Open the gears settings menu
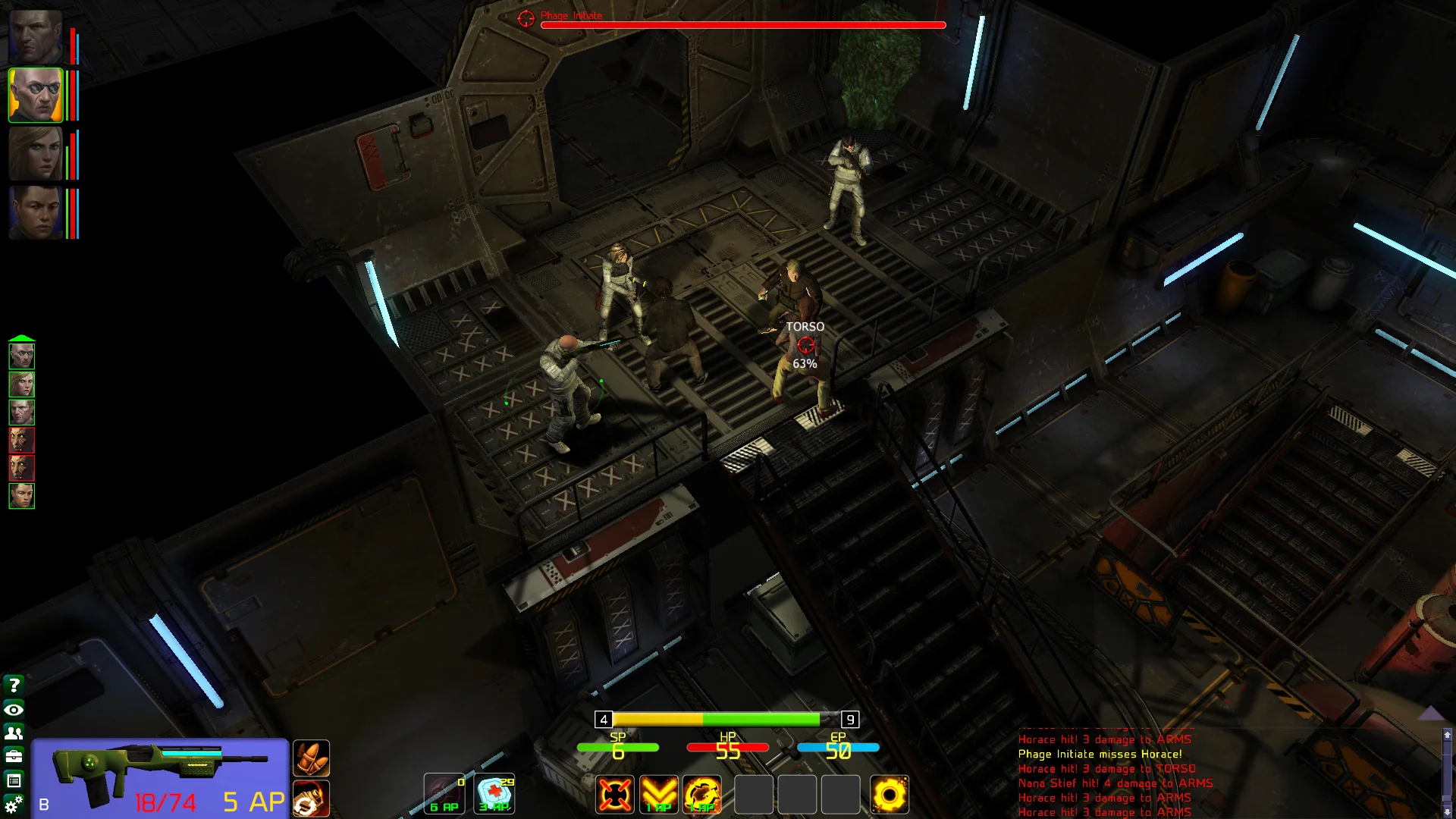 point(14,805)
